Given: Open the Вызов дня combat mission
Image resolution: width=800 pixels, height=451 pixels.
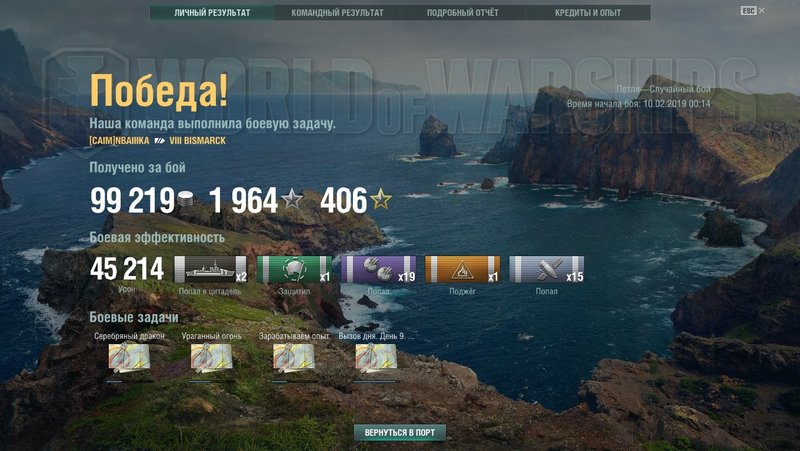Looking at the screenshot, I should point(376,357).
